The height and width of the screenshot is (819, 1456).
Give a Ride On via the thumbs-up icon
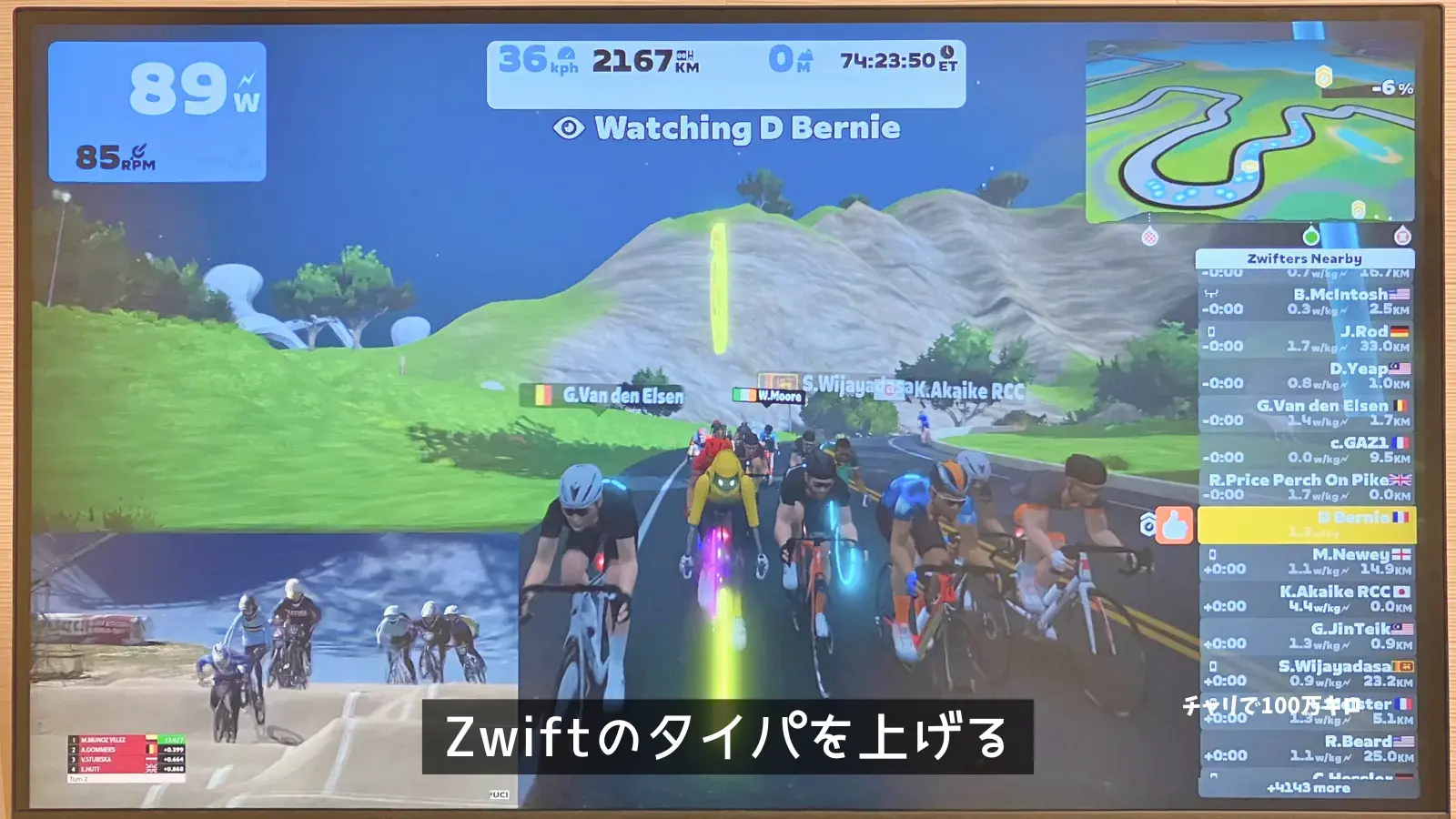click(x=1174, y=525)
